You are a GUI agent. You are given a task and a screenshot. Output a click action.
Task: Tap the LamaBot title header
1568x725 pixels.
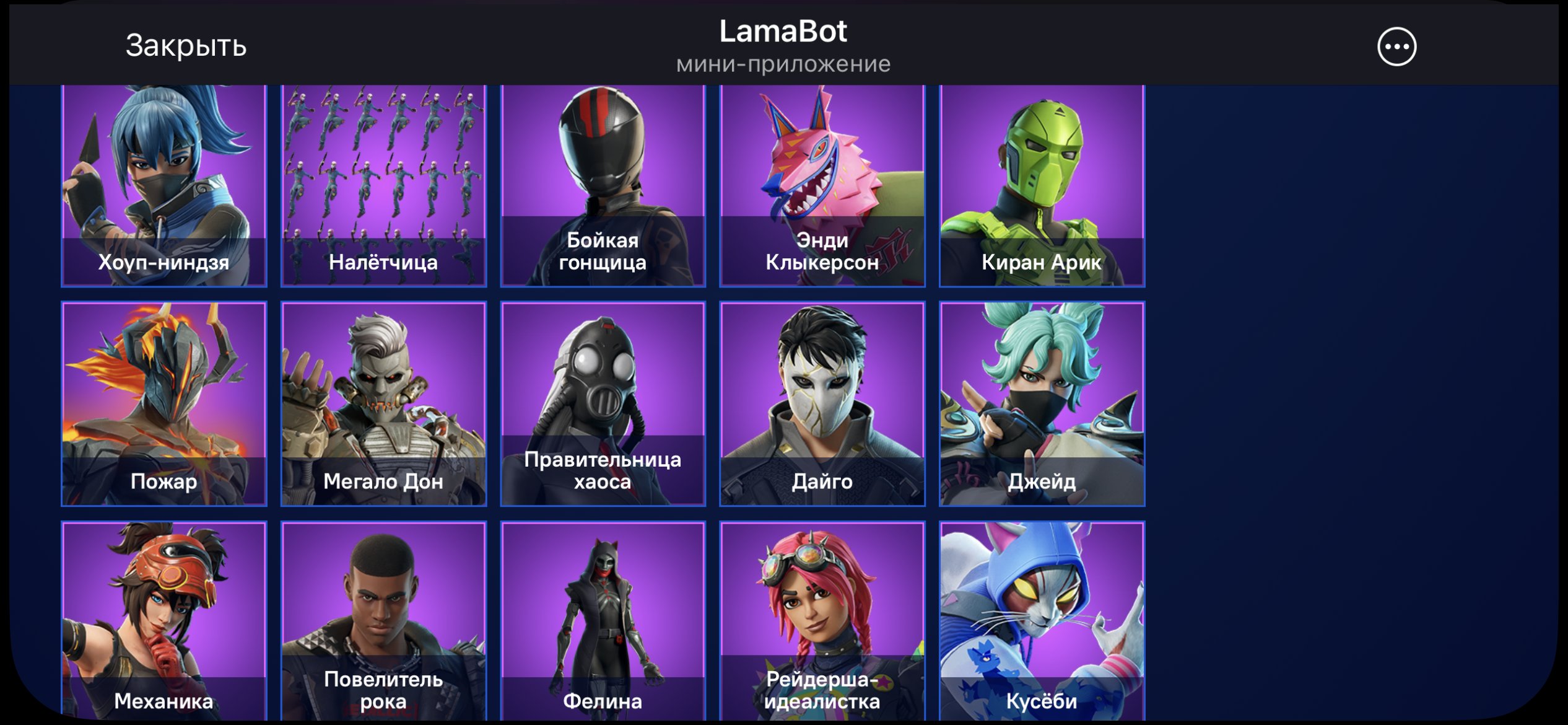(x=784, y=32)
